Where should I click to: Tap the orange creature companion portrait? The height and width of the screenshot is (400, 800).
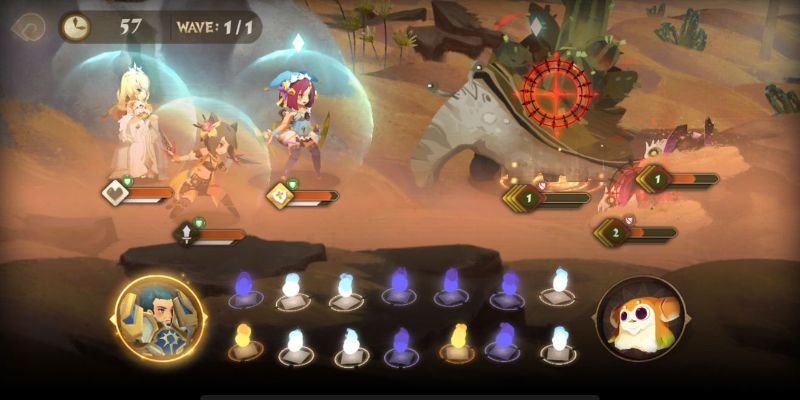(641, 318)
